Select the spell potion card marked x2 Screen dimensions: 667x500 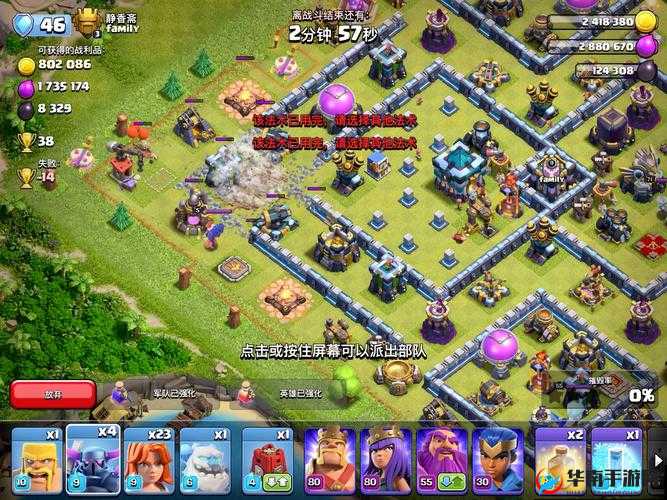tap(560, 462)
